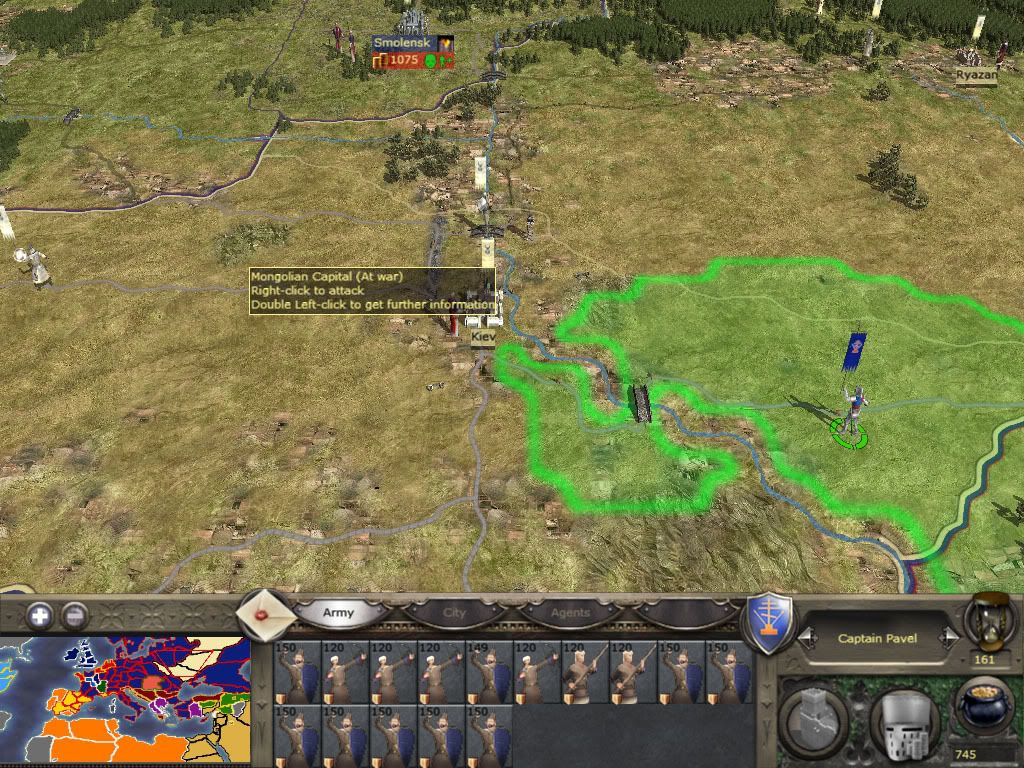Open the messages envelope with wax seal

pos(268,614)
